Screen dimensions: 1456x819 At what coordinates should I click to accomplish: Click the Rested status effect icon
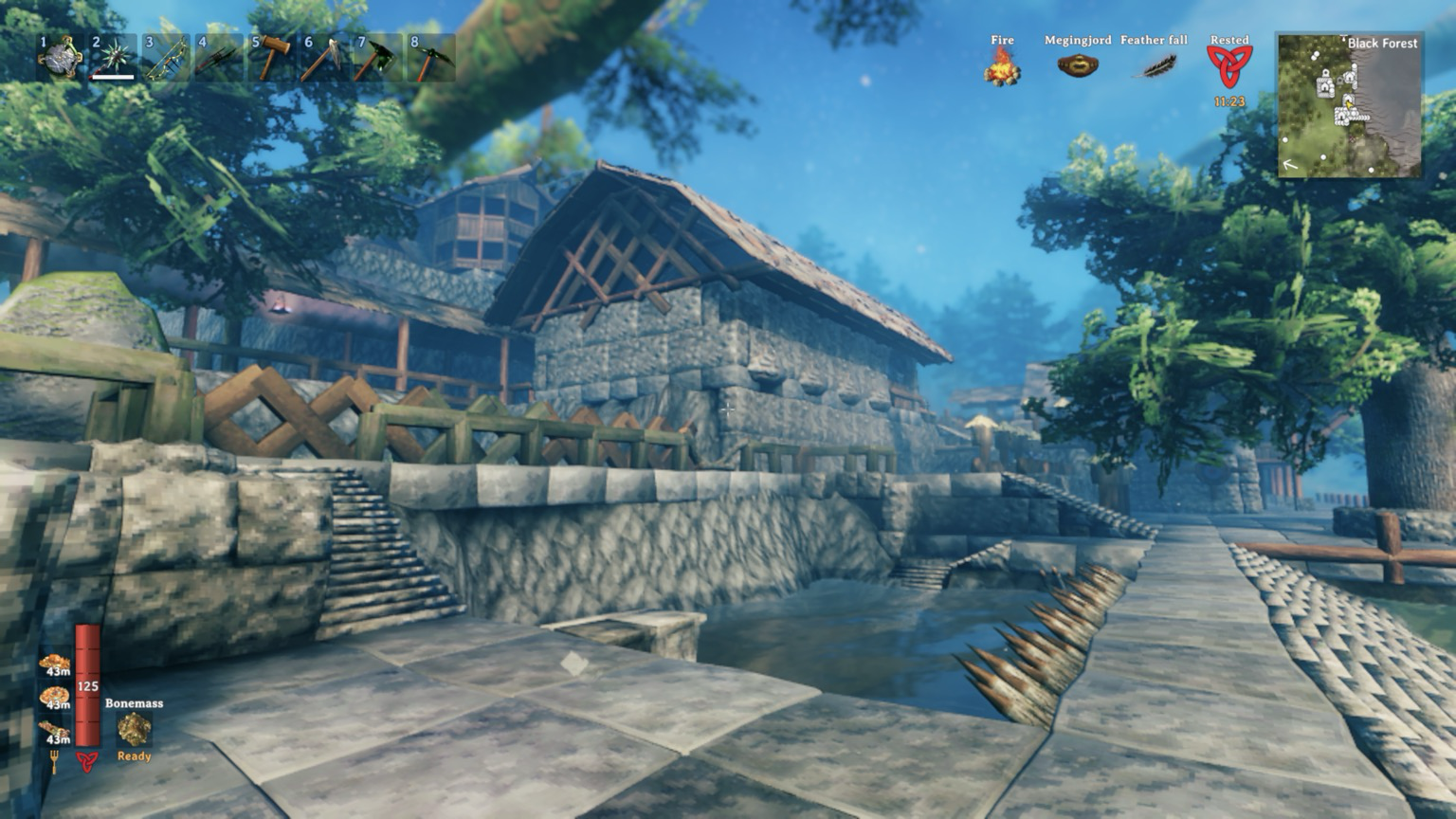click(x=1229, y=66)
